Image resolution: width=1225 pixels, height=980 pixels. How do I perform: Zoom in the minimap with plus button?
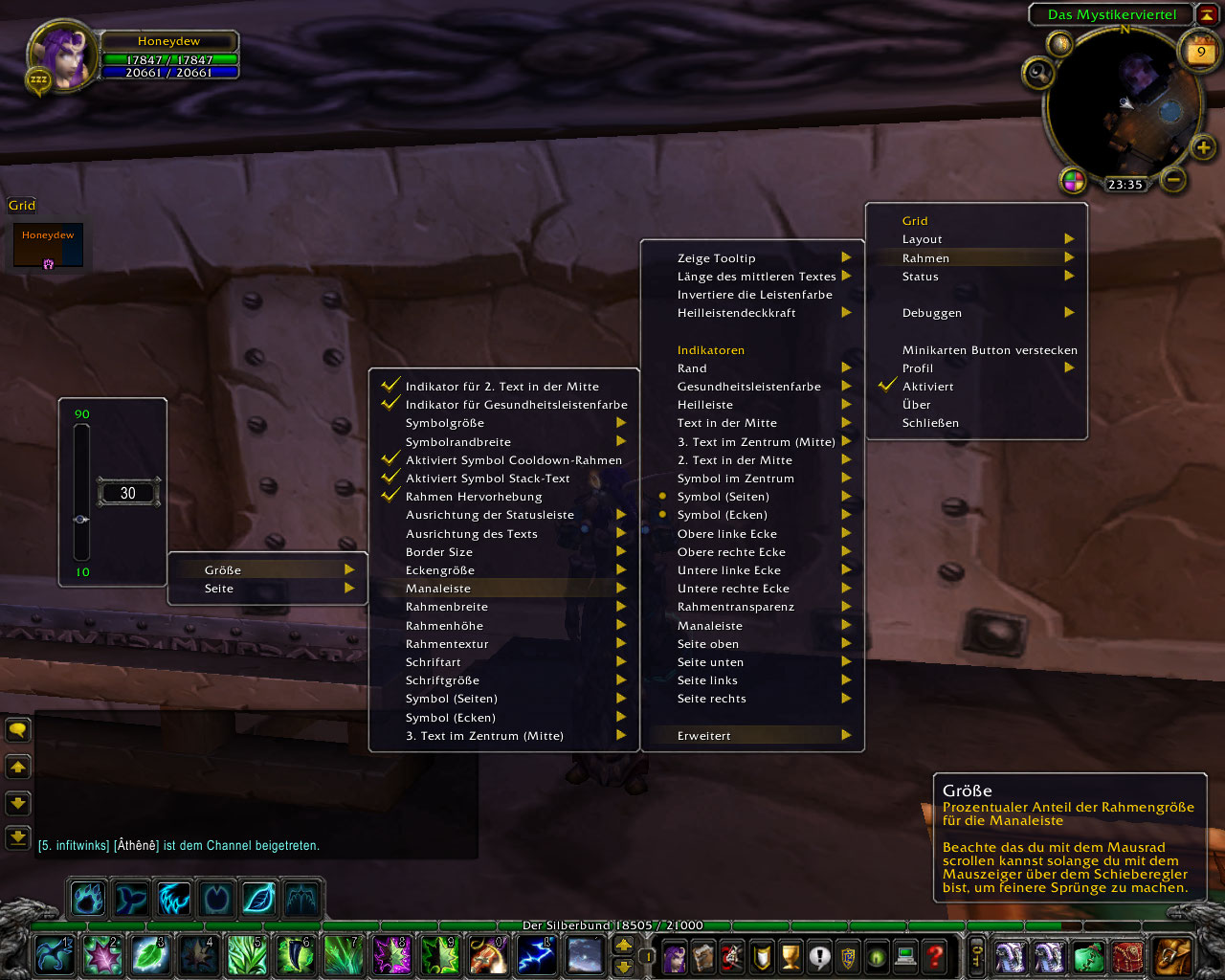tap(1203, 146)
